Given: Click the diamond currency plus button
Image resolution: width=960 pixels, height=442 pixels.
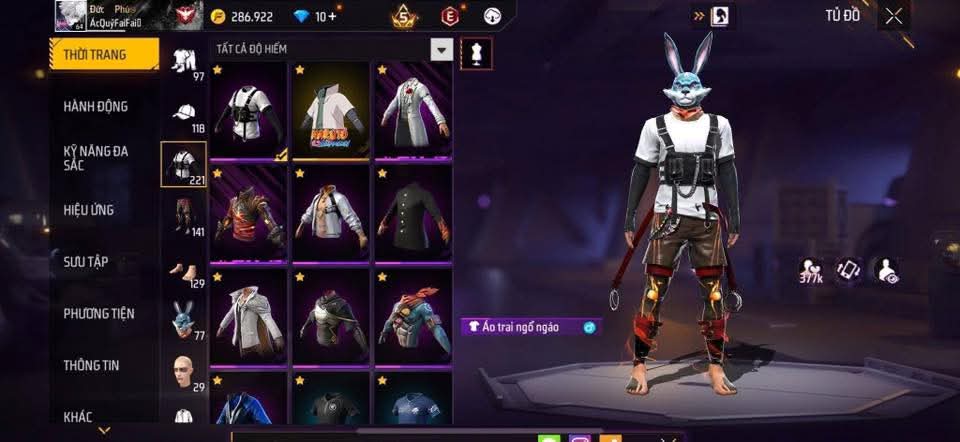Looking at the screenshot, I should (x=332, y=17).
